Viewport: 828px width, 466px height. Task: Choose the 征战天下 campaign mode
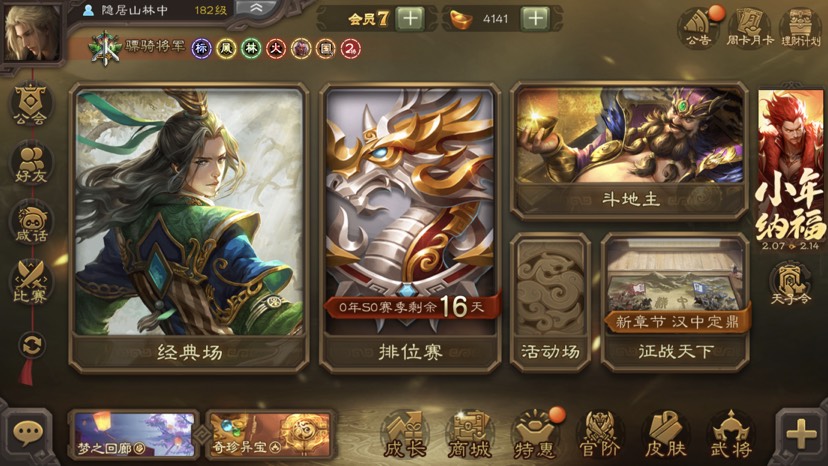coord(675,300)
